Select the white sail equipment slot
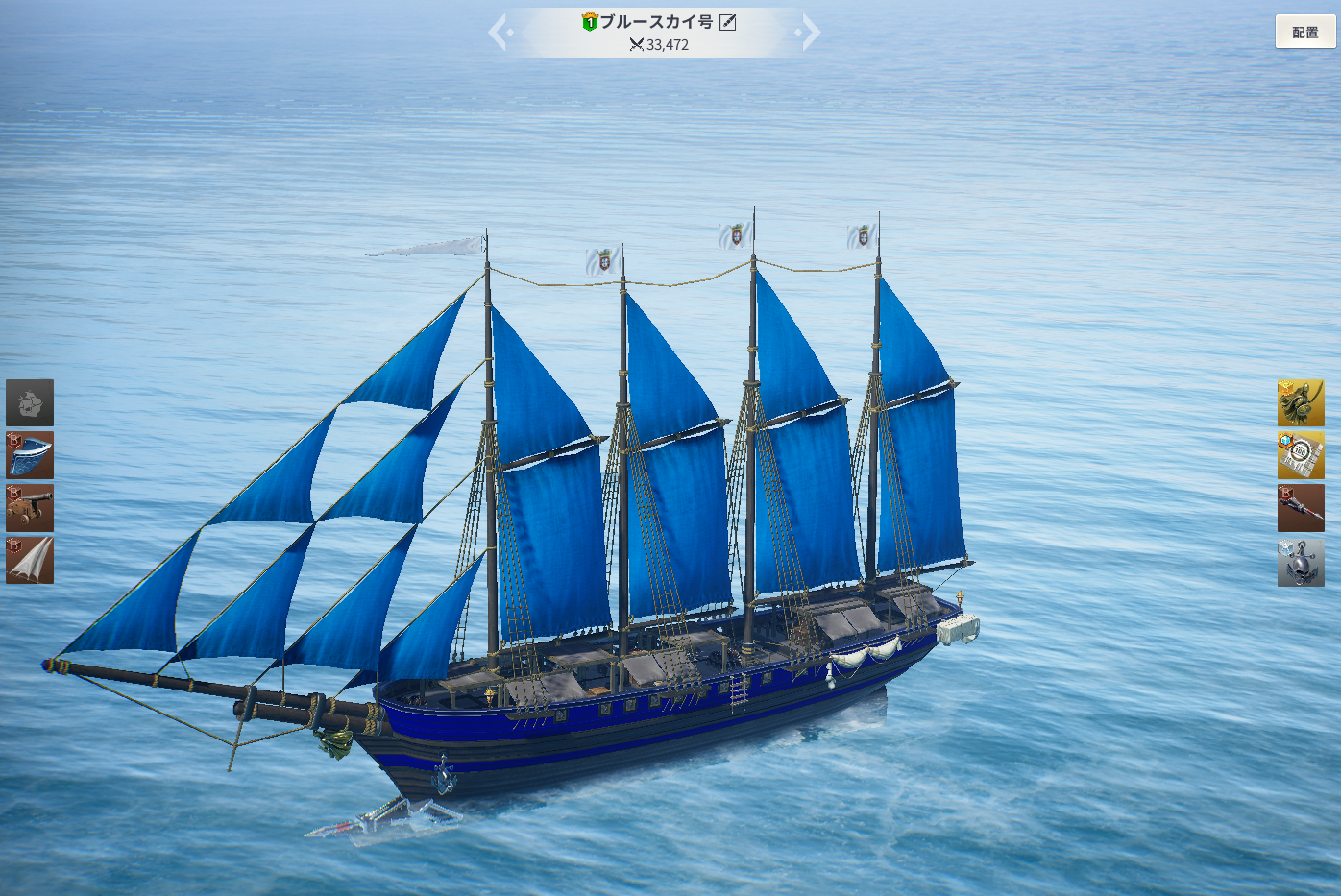This screenshot has height=896, width=1341. coord(30,560)
